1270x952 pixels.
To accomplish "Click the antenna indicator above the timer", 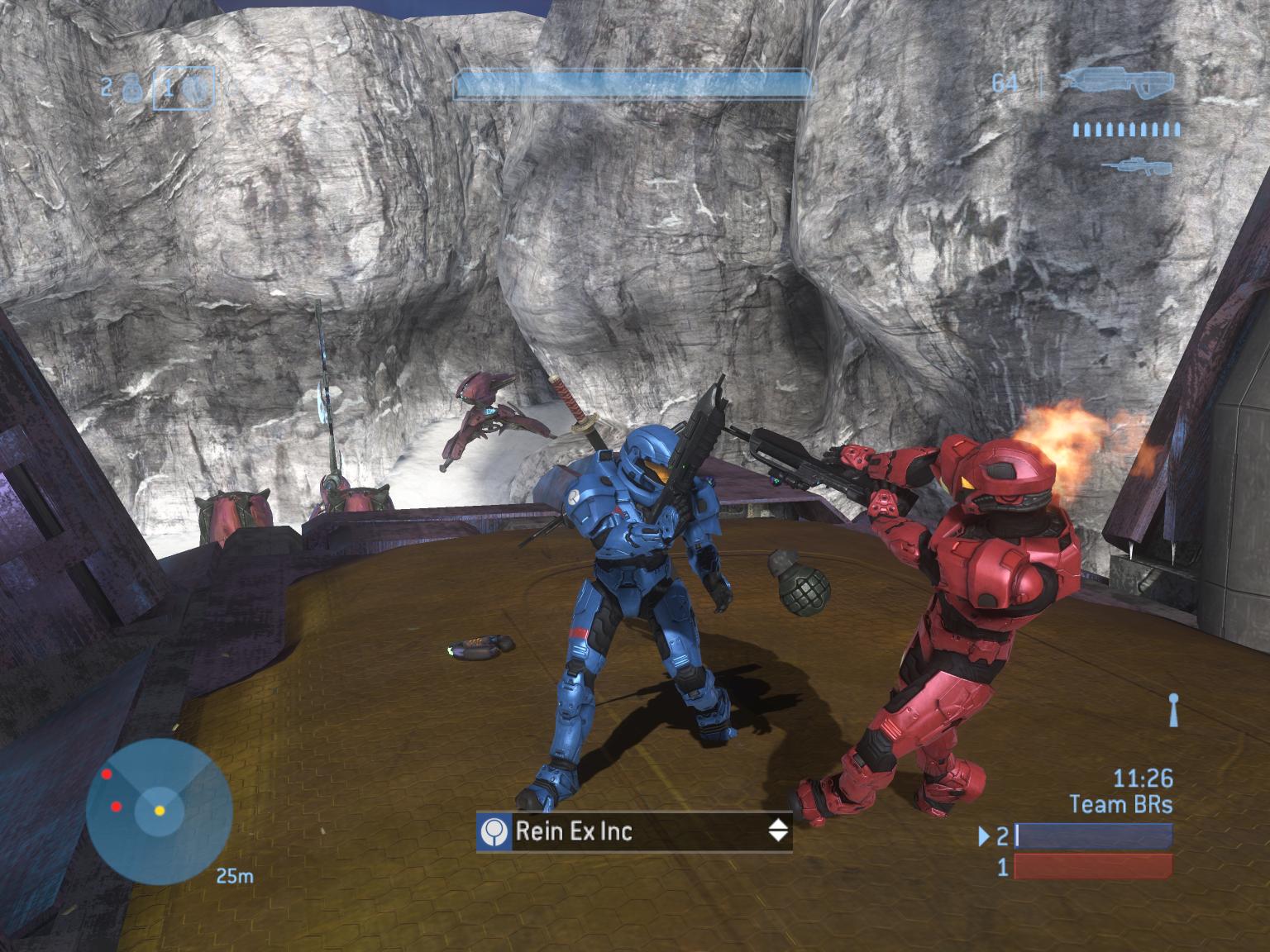I will [x=1172, y=711].
